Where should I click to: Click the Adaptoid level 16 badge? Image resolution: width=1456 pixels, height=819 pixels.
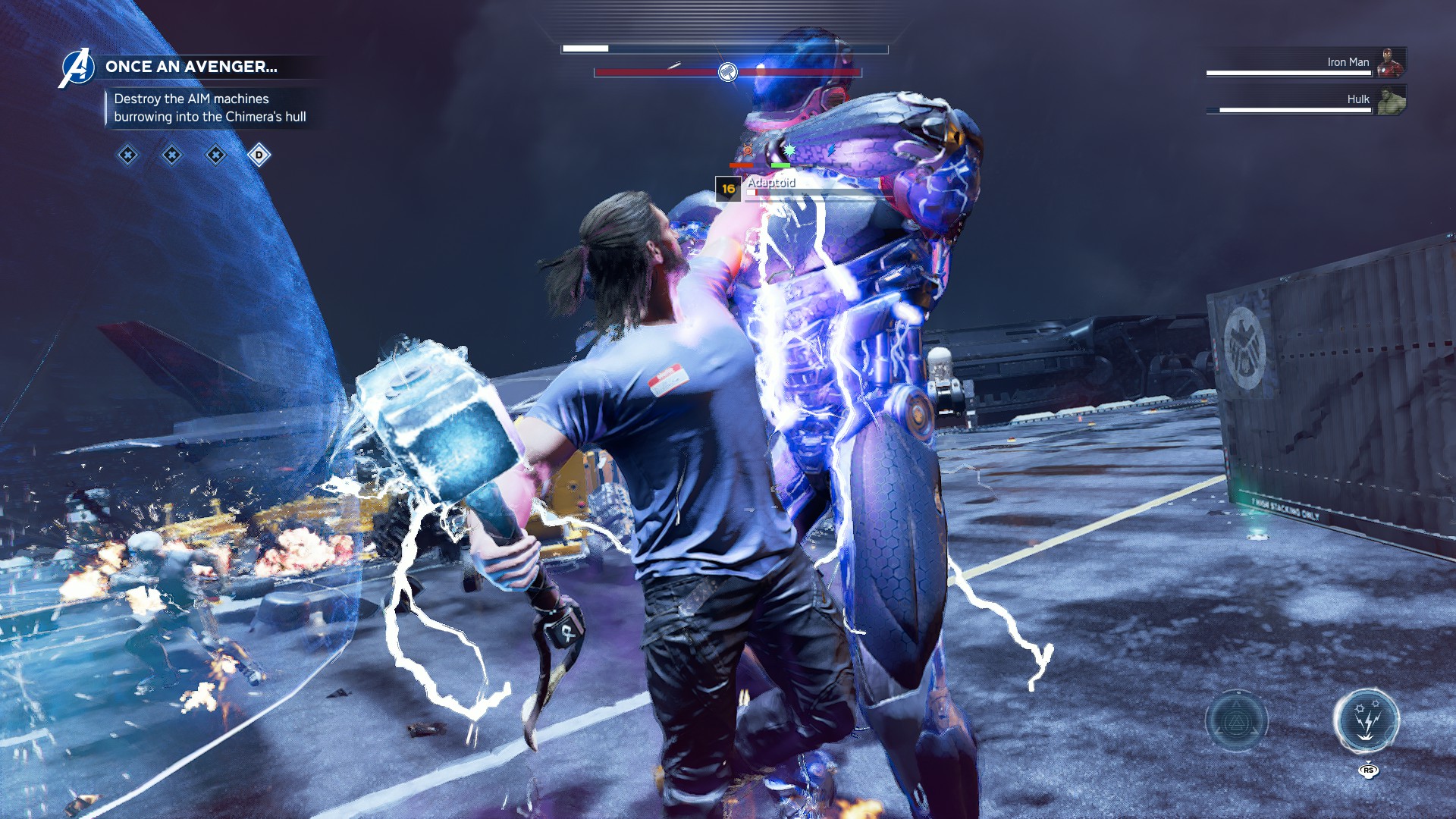click(x=728, y=189)
